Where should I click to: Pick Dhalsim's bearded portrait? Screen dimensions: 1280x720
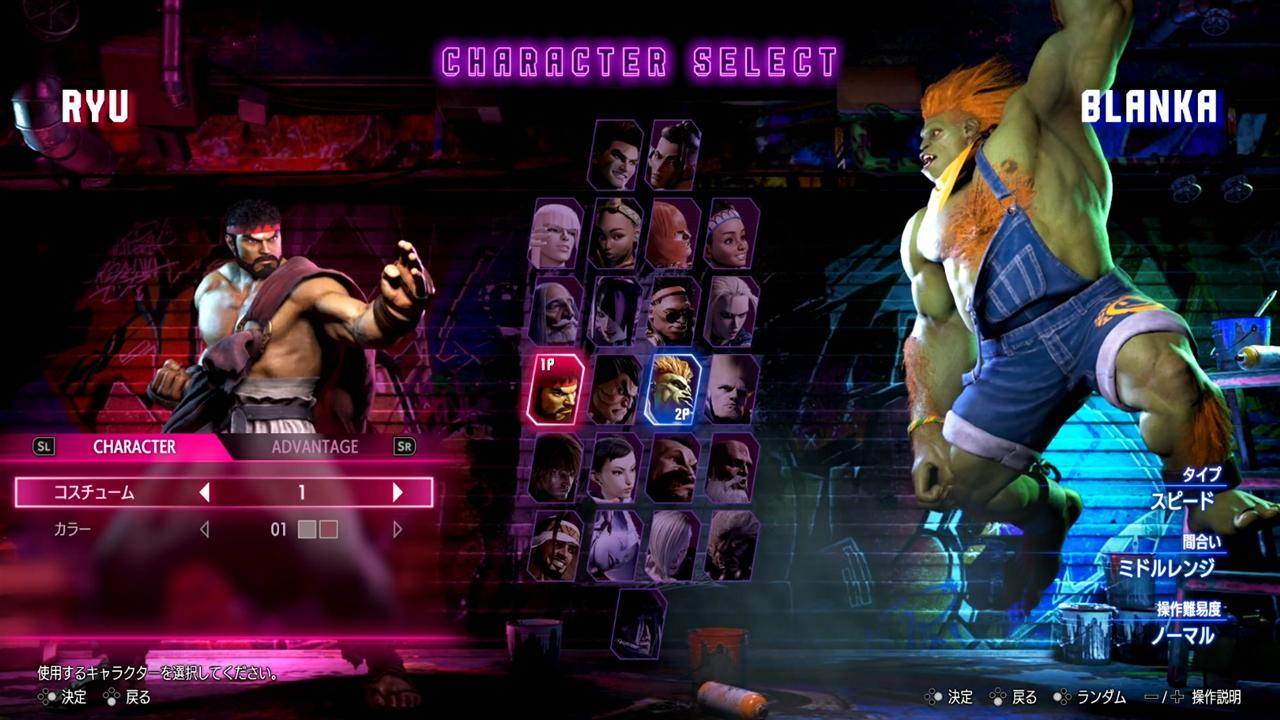point(731,467)
